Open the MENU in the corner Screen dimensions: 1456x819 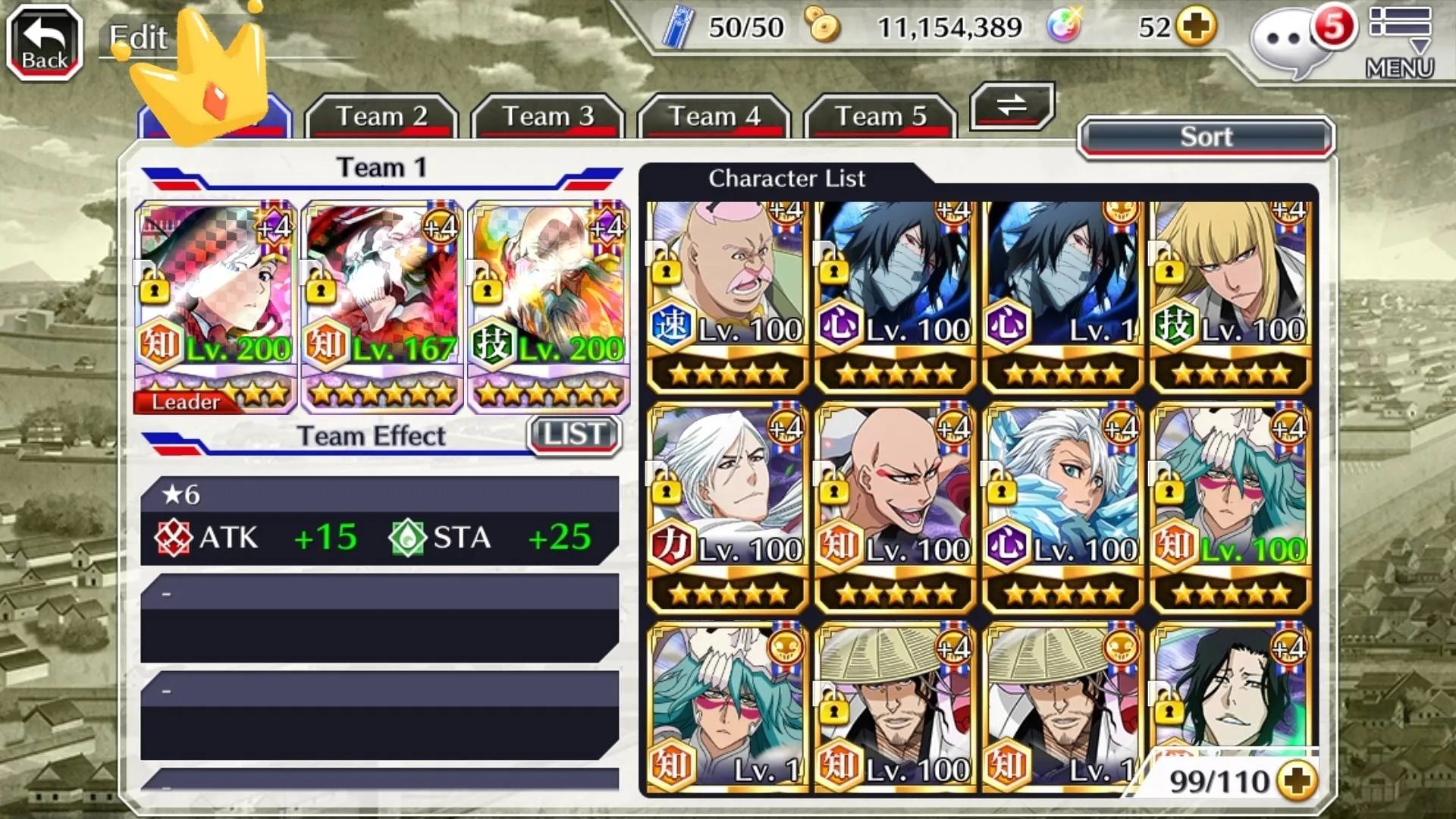point(1400,42)
